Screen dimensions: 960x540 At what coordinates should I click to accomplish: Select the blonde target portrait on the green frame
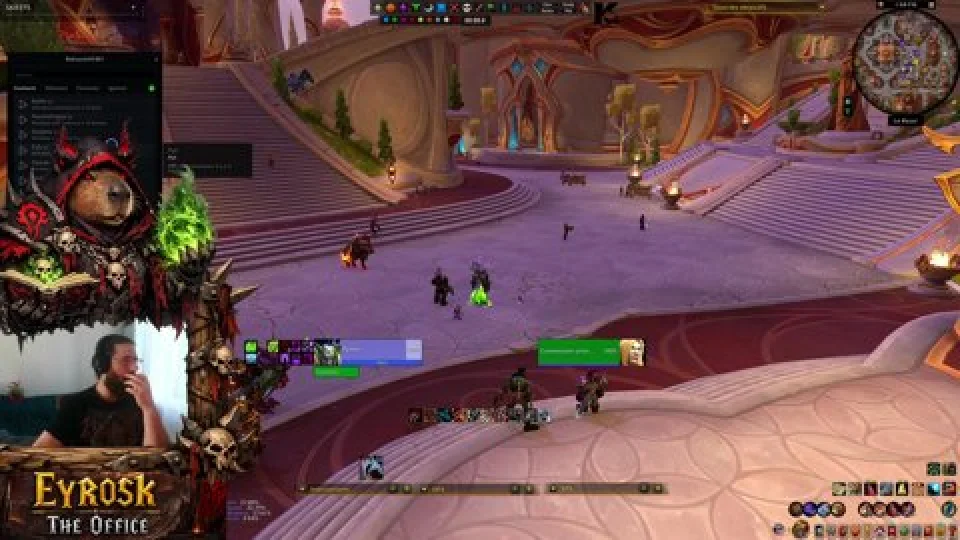pyautogui.click(x=631, y=351)
